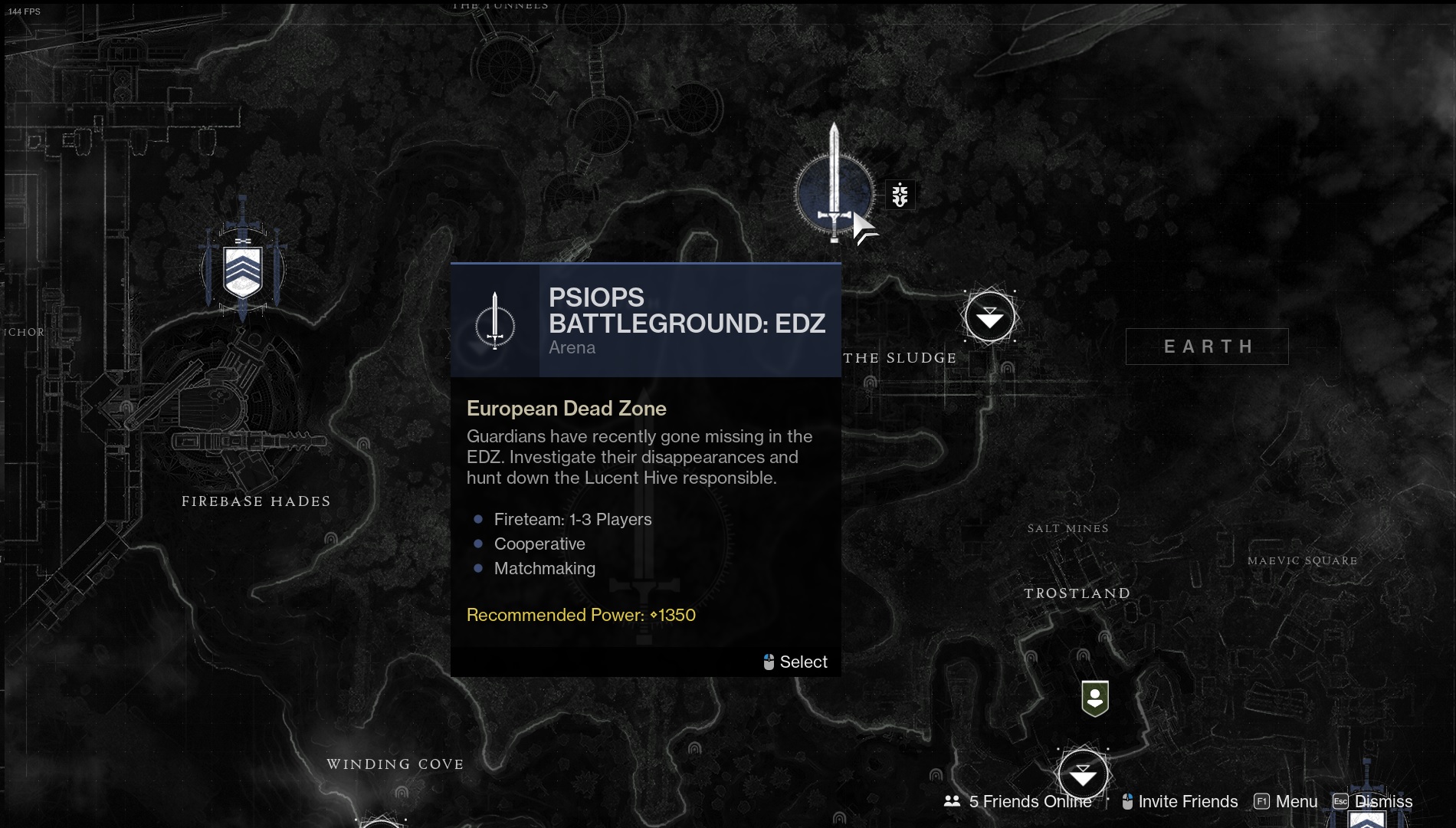Open the 5 Friends Online roster
This screenshot has height=828, width=1456.
pos(1019,801)
